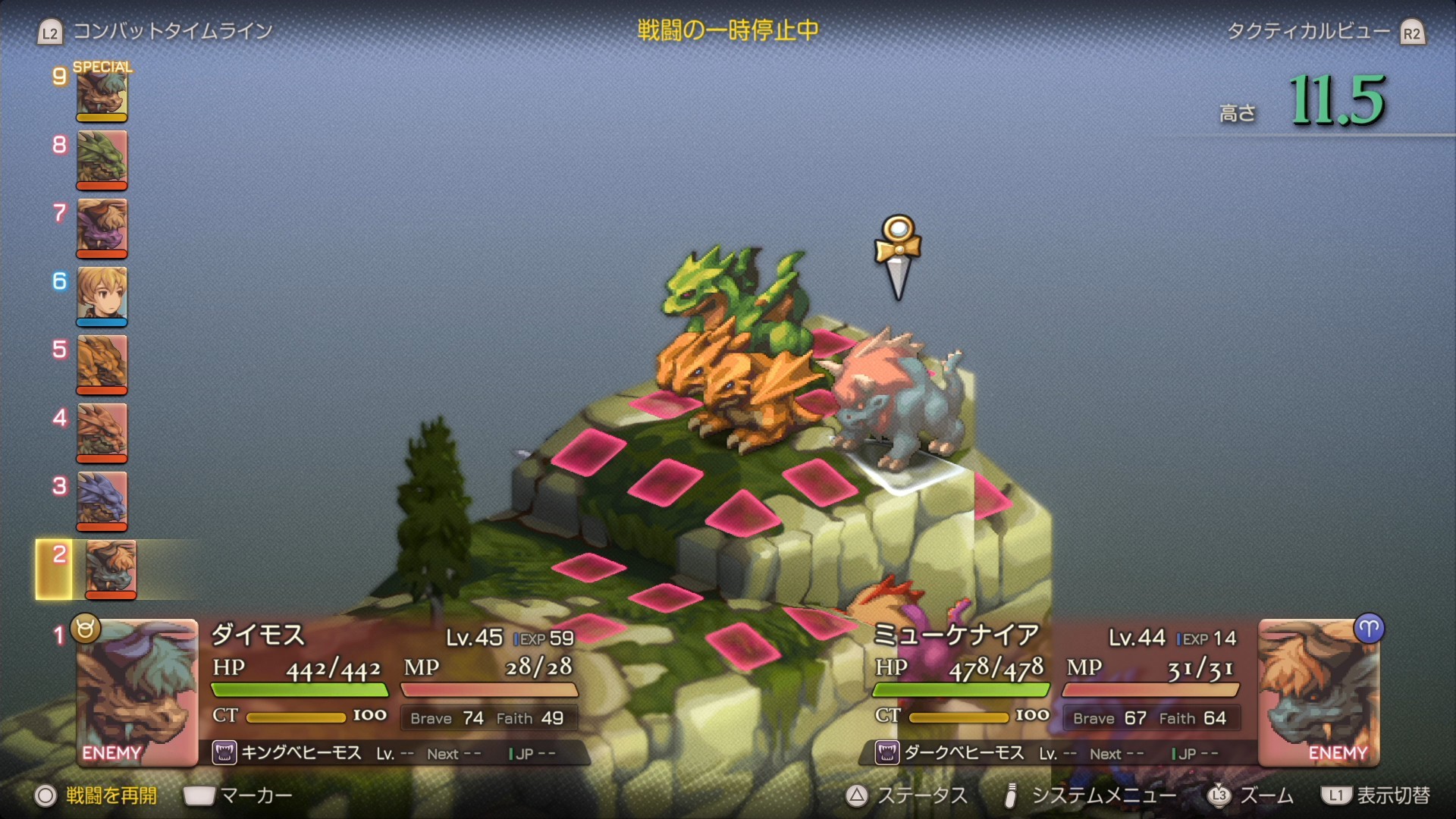Image resolution: width=1456 pixels, height=819 pixels.
Task: Select the blue dragon turn 3 portrait
Action: [x=102, y=499]
